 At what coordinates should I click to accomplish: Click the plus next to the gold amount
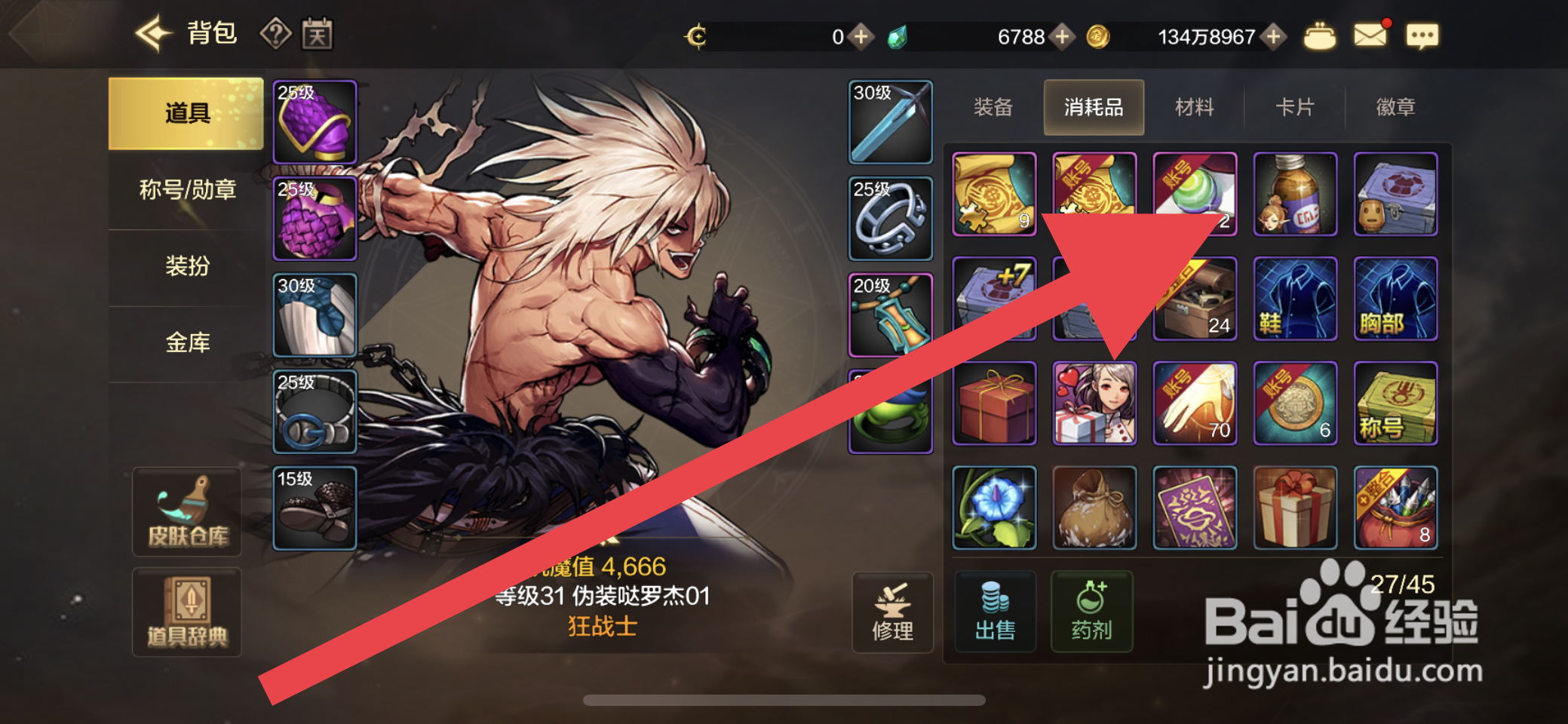click(x=1272, y=35)
